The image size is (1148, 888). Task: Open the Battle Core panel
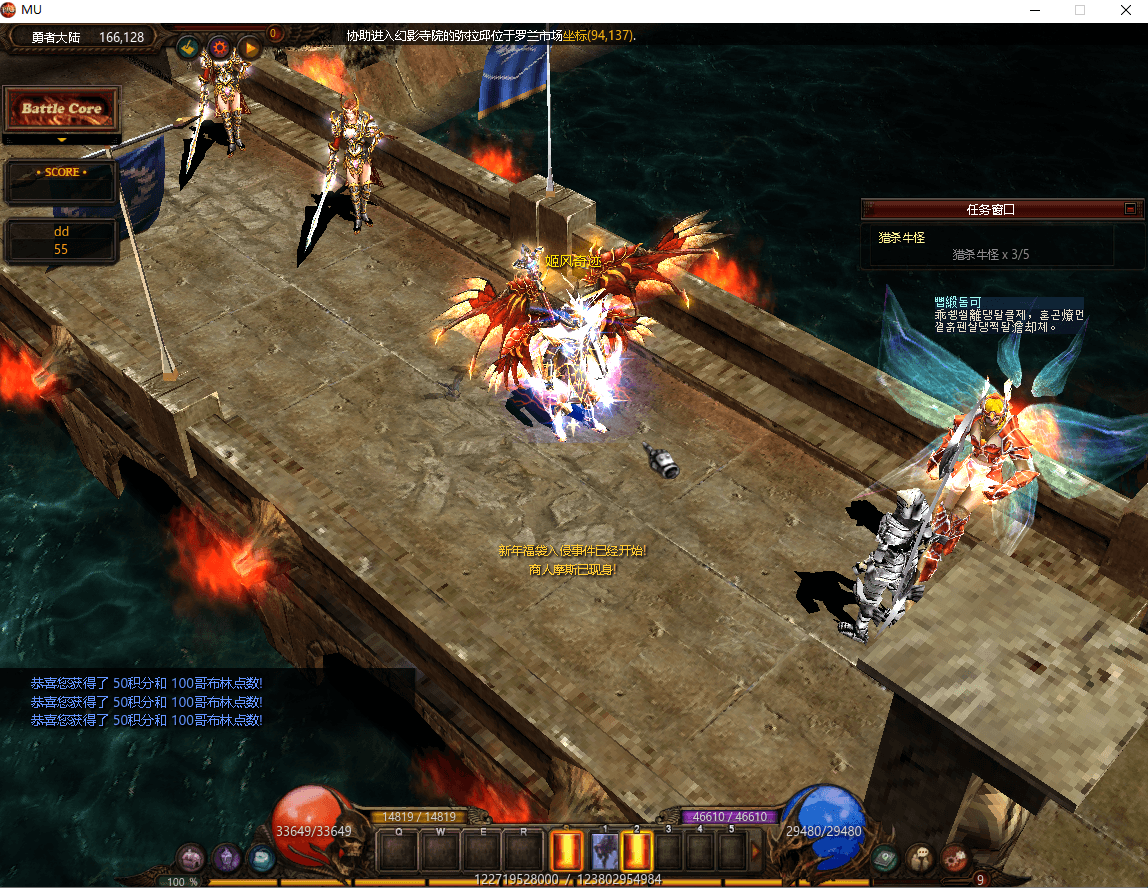tap(61, 108)
